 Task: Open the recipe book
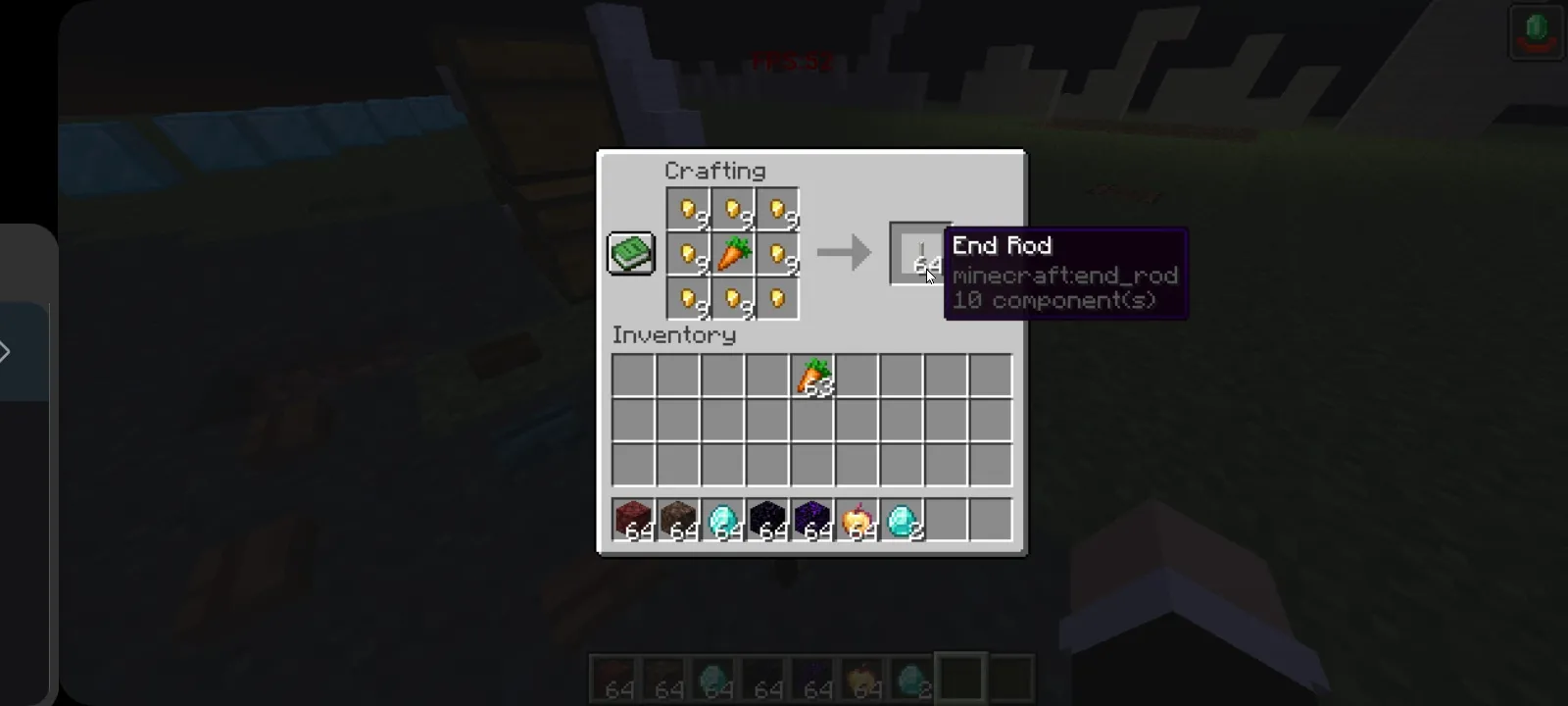(x=630, y=253)
